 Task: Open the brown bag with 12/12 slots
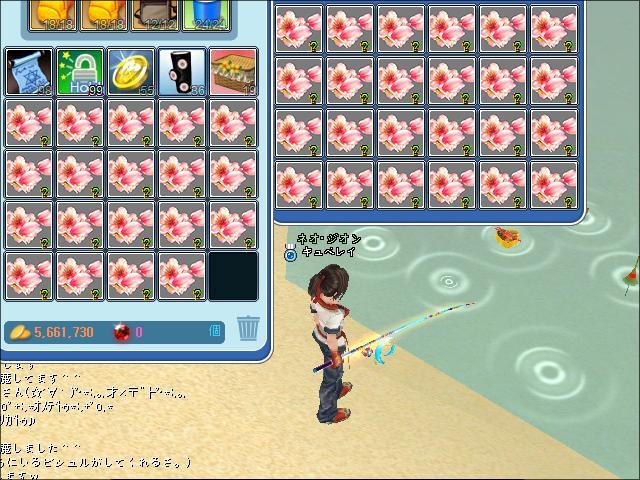click(x=154, y=14)
